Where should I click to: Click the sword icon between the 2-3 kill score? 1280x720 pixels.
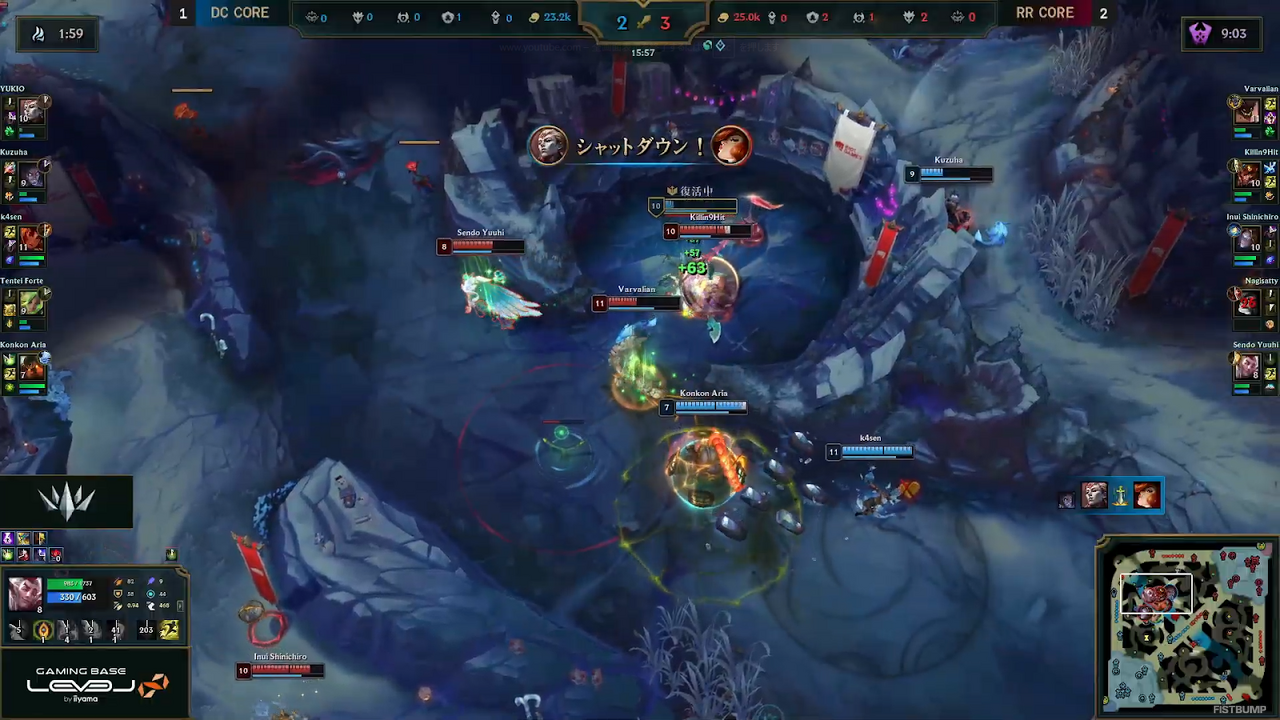pos(643,23)
